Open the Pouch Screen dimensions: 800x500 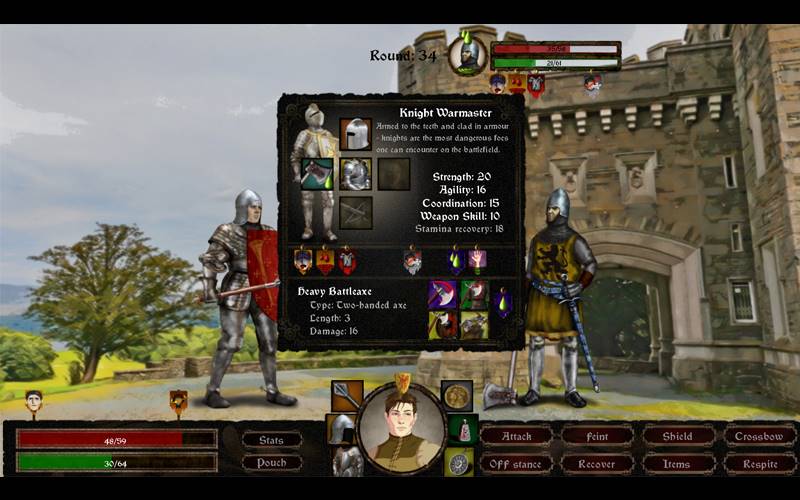[x=271, y=463]
